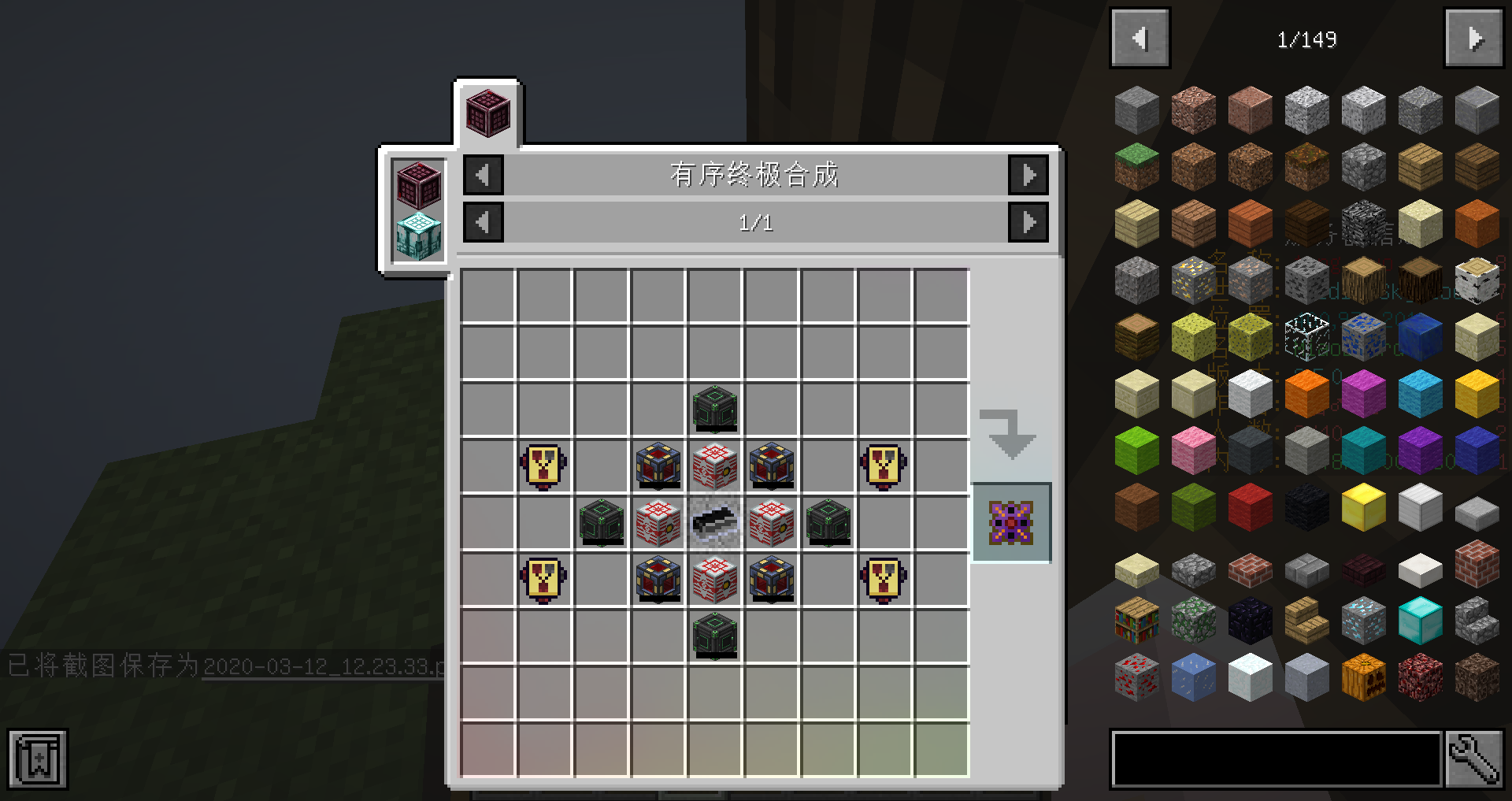Click the cyan block catalyst icon
The height and width of the screenshot is (801, 1512).
[x=419, y=235]
